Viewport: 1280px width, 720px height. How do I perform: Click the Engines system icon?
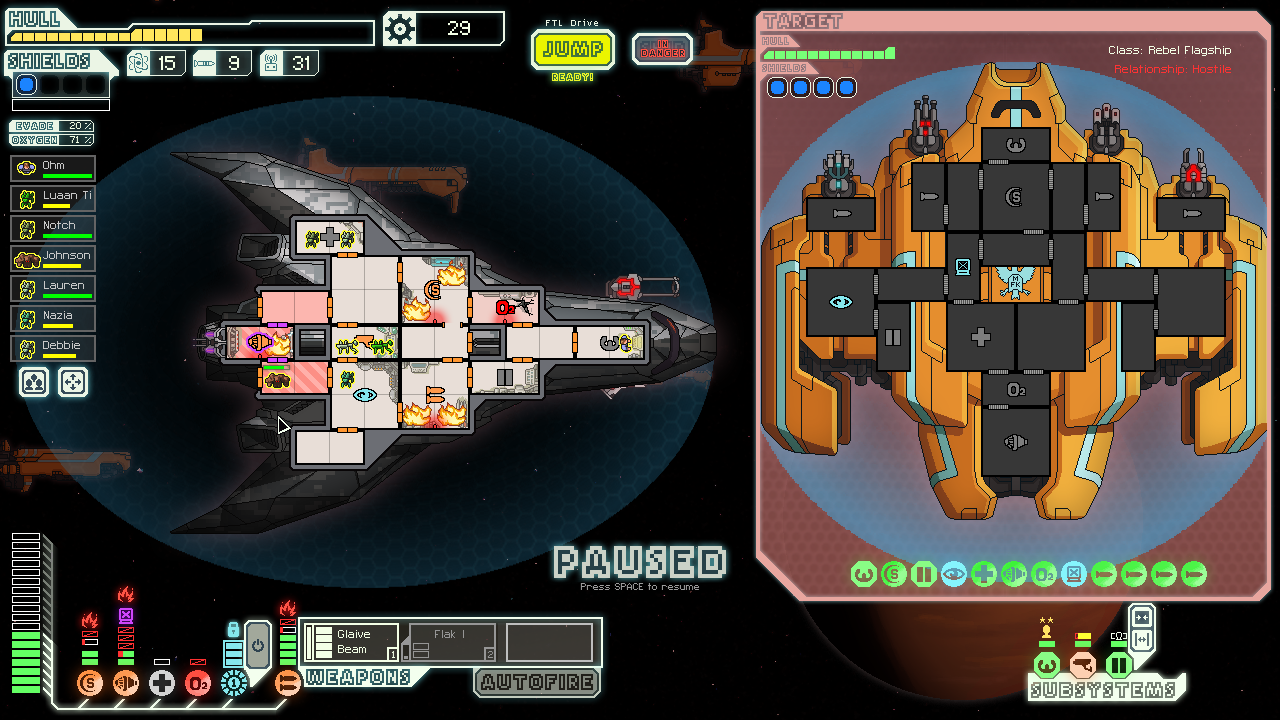coord(126,684)
